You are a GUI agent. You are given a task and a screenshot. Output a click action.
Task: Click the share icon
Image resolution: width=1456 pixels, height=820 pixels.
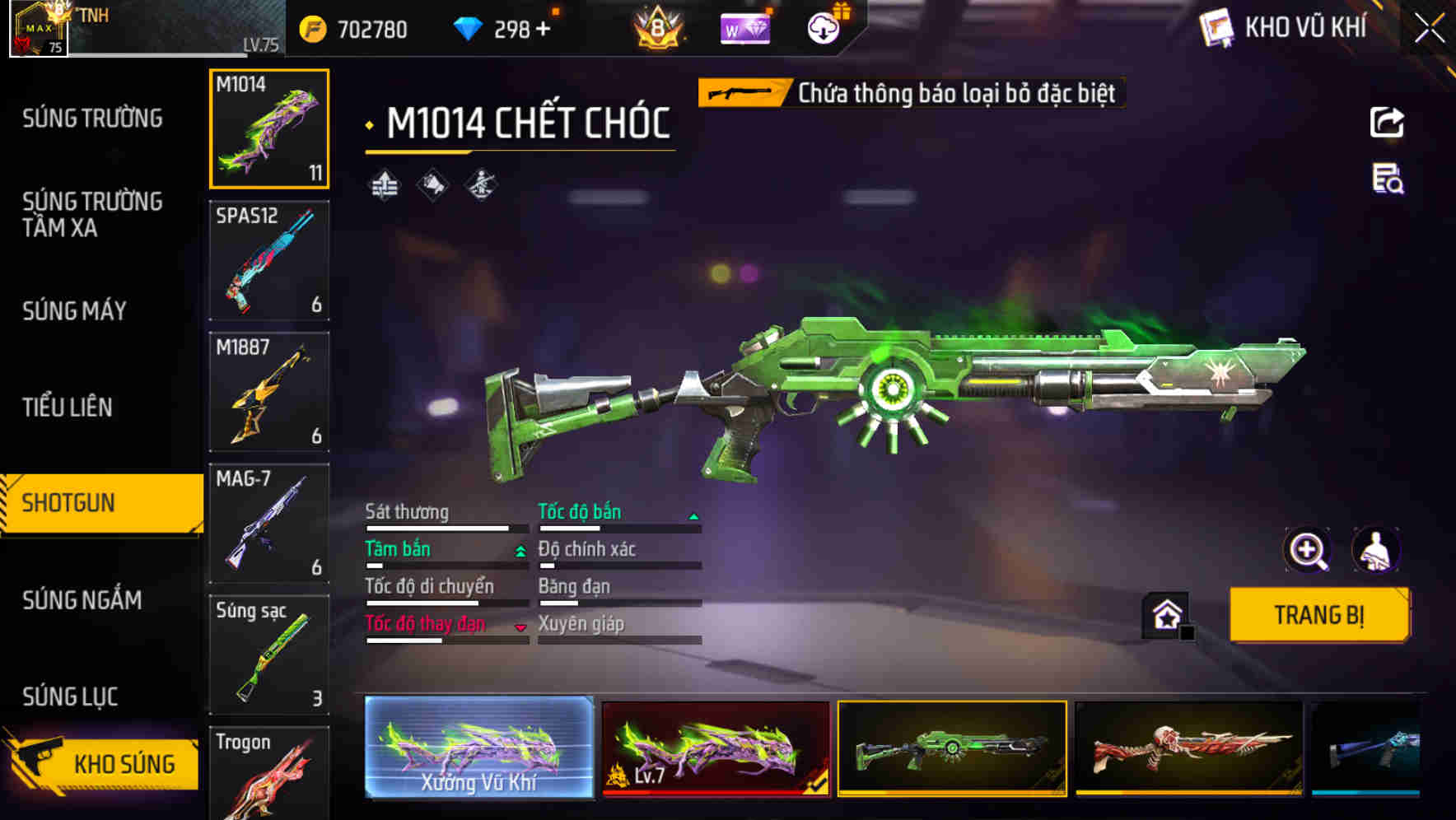(1387, 123)
